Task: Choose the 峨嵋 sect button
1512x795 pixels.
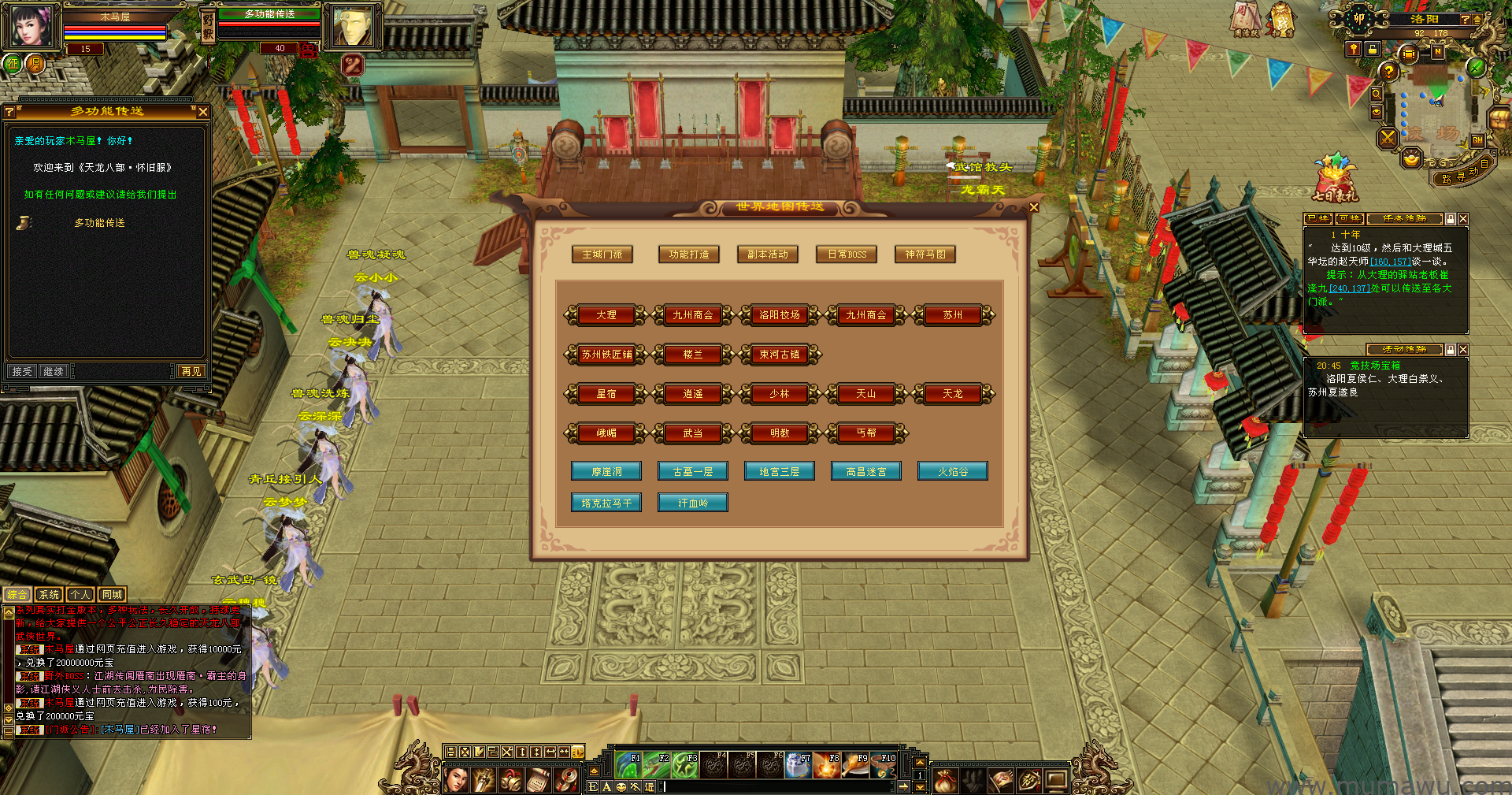Action: (x=606, y=433)
